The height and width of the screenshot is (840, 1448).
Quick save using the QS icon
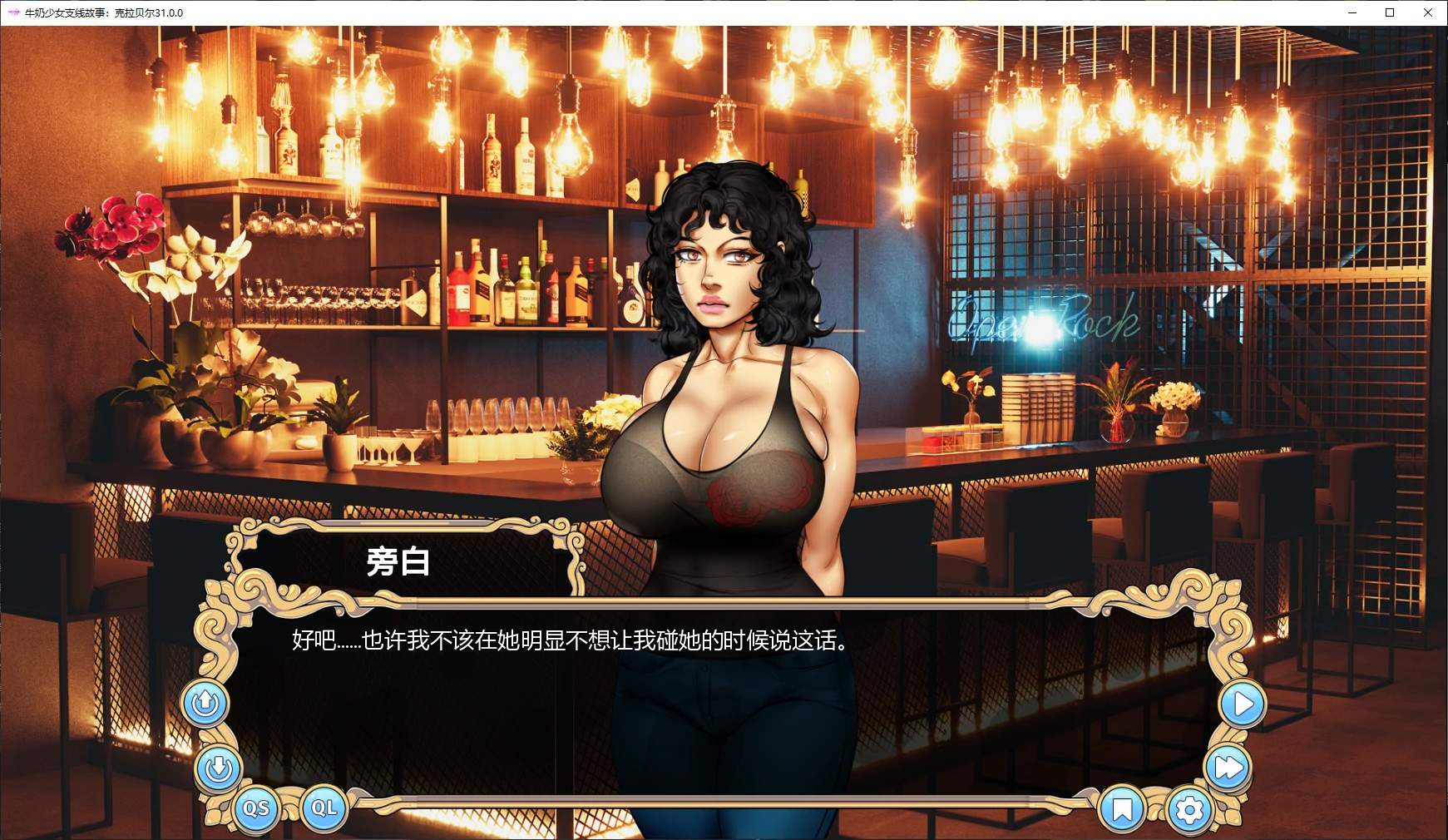[x=258, y=807]
